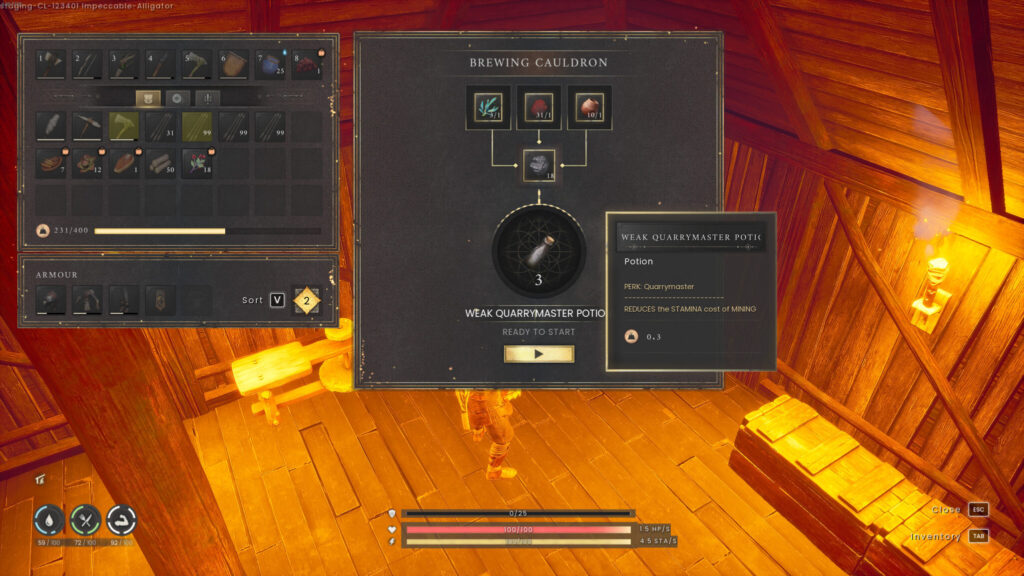Start brewing with the play button
Viewport: 1024px width, 576px height.
(539, 354)
